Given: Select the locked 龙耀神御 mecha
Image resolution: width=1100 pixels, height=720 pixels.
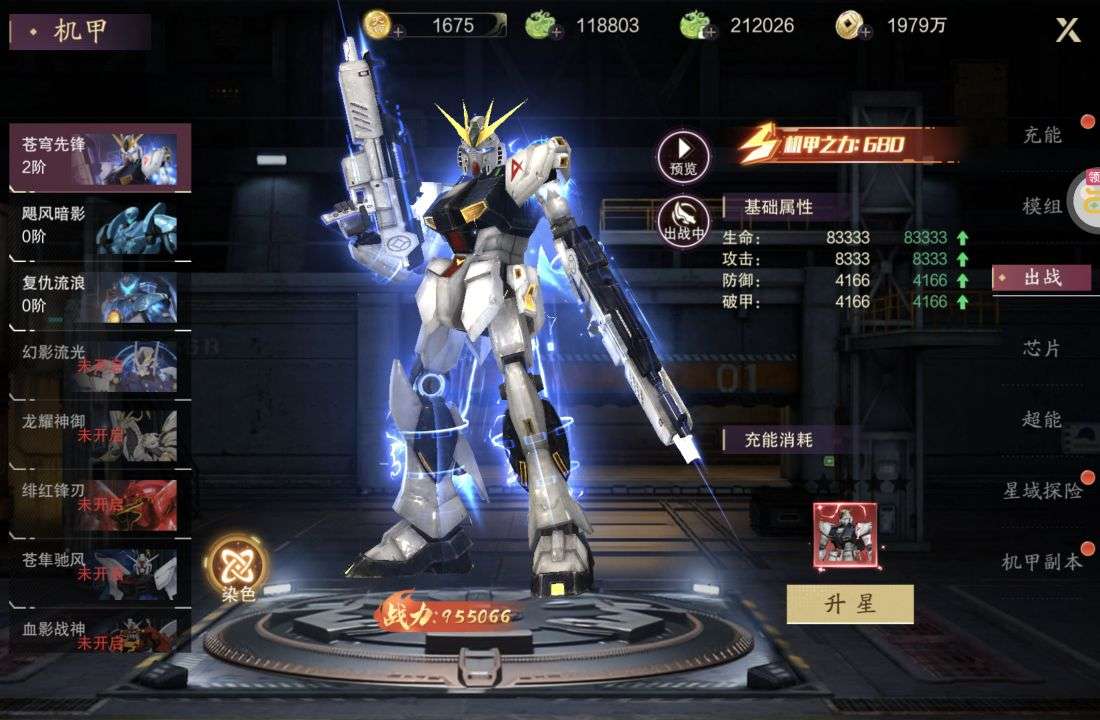Looking at the screenshot, I should 100,433.
